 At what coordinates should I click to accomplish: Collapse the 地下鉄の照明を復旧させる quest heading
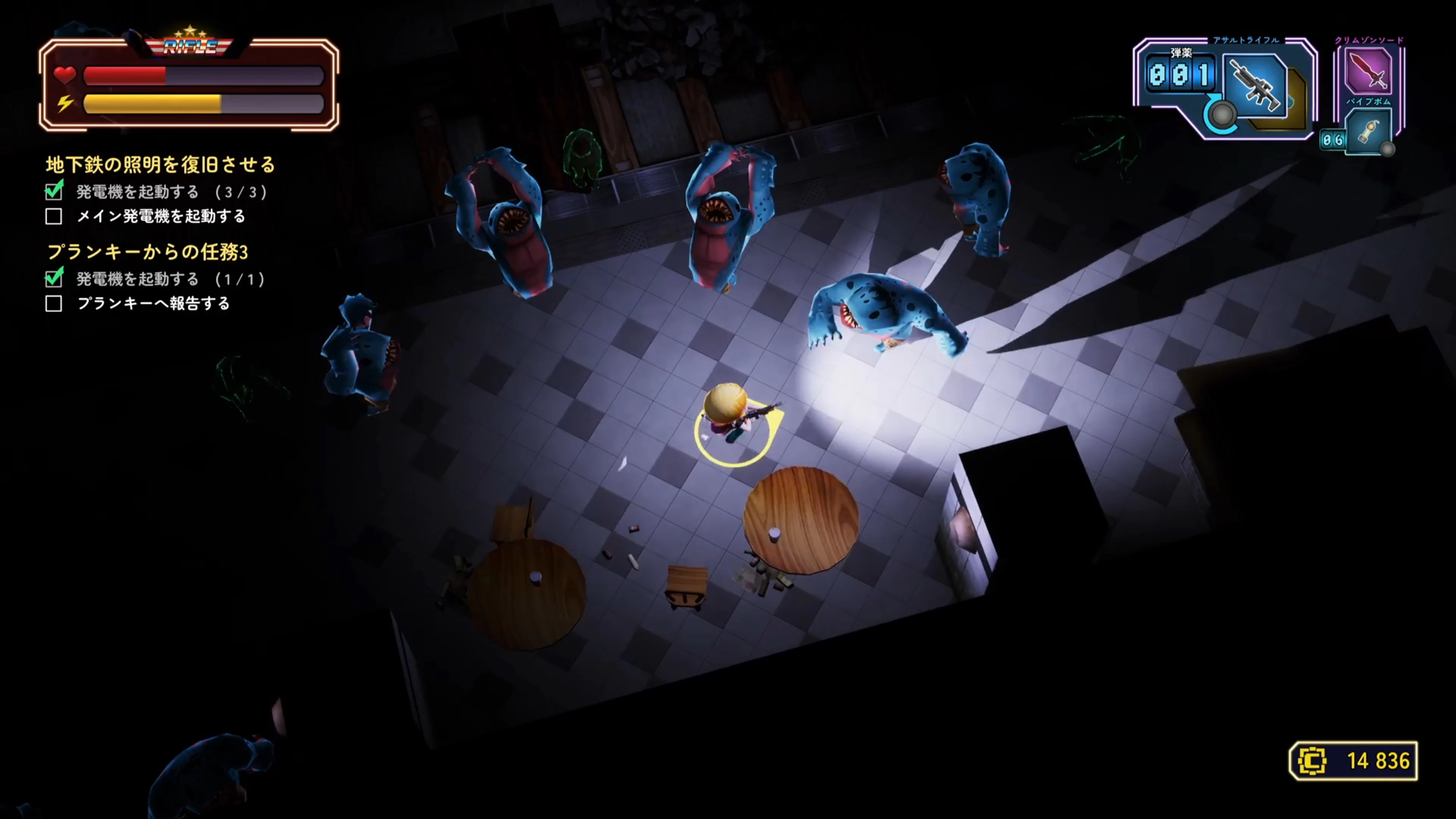[x=160, y=165]
